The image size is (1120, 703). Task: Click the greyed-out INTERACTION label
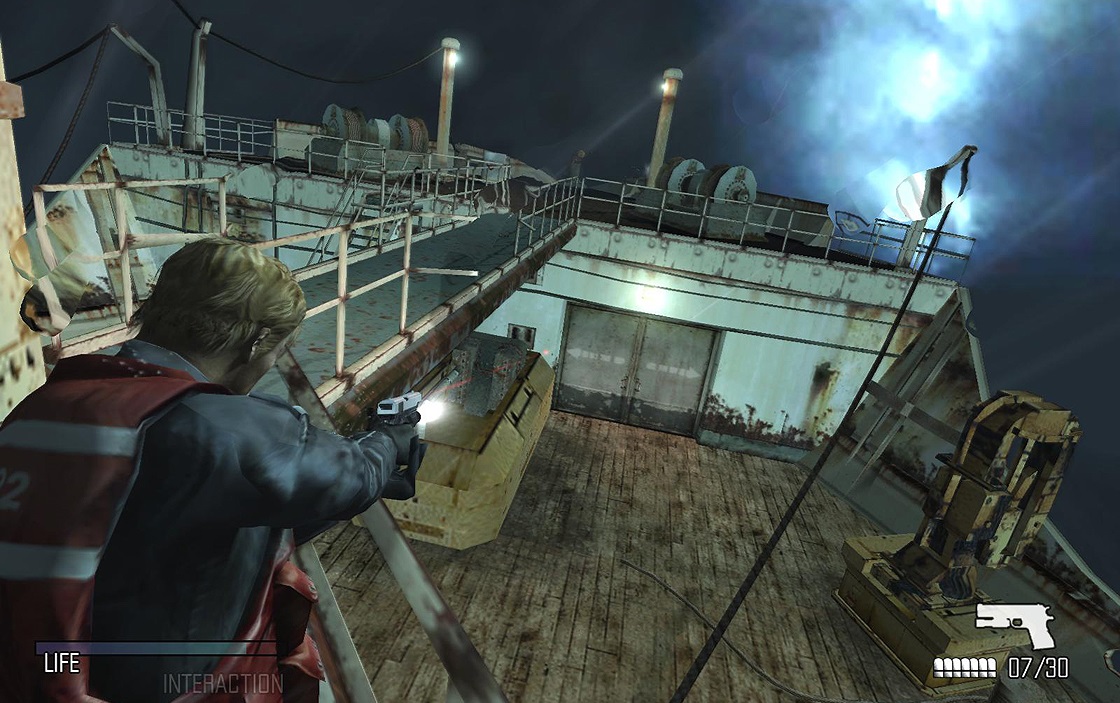223,684
